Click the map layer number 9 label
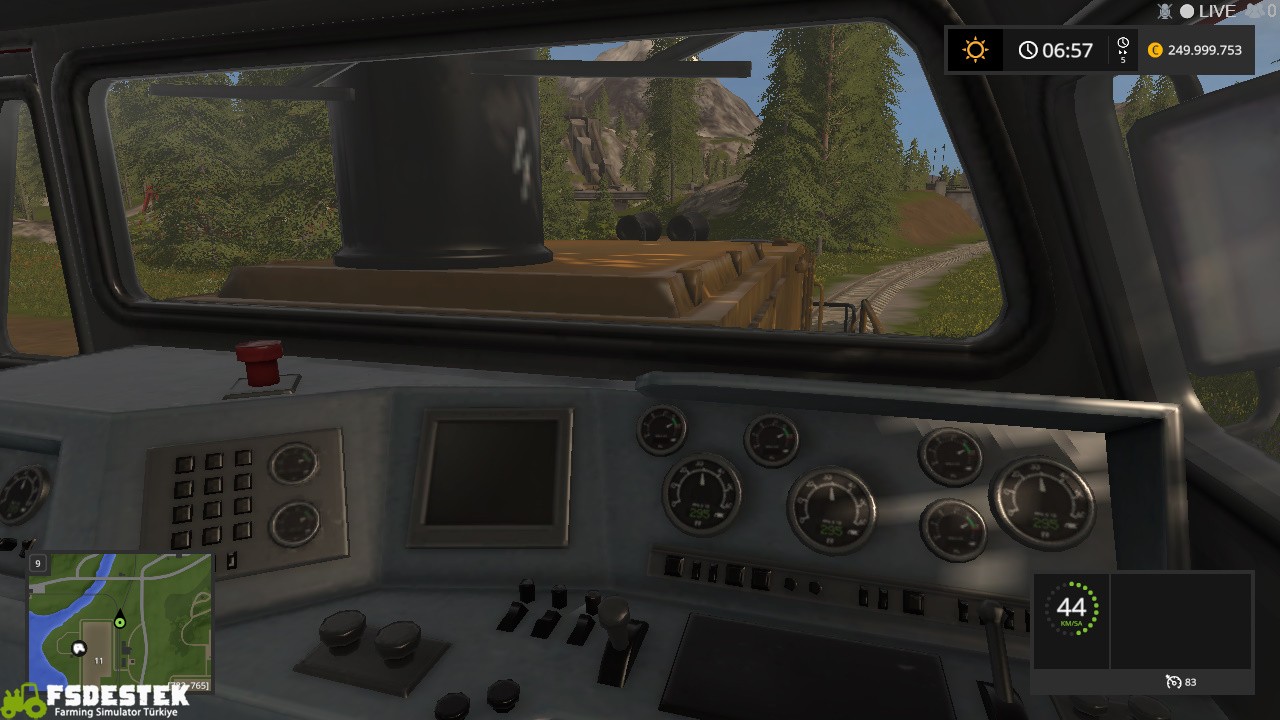The width and height of the screenshot is (1280, 720). 37,563
